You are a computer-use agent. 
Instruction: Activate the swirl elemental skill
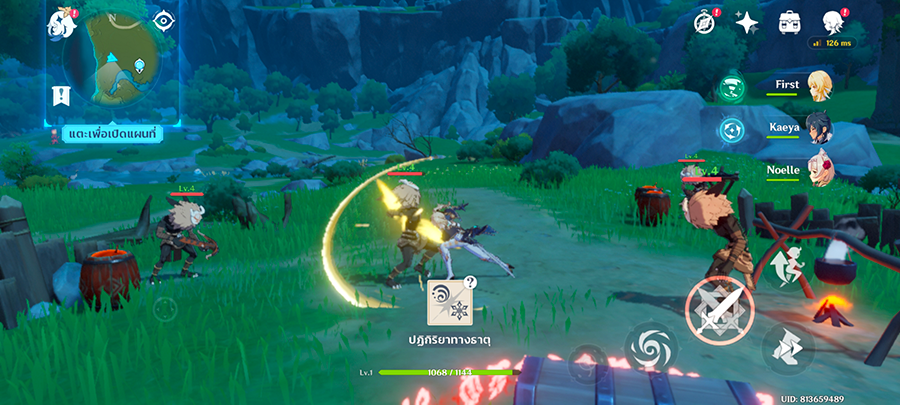coord(646,347)
